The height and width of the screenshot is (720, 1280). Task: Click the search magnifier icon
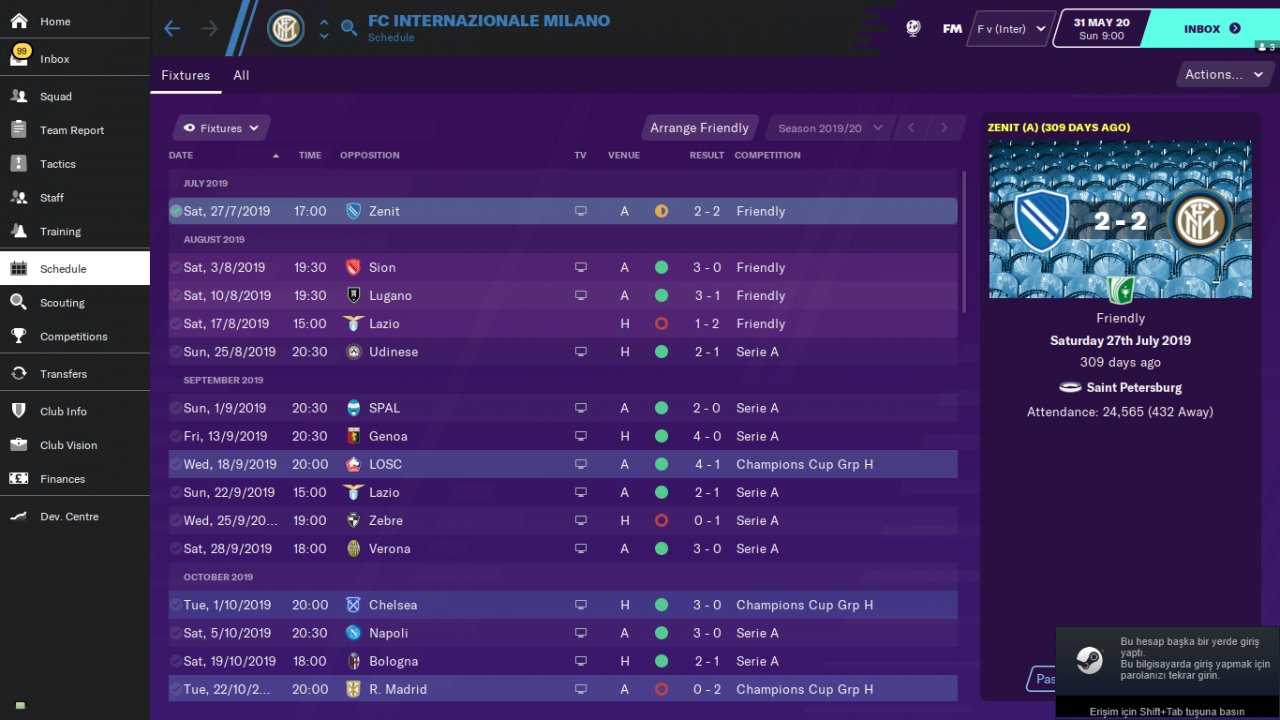tap(349, 28)
